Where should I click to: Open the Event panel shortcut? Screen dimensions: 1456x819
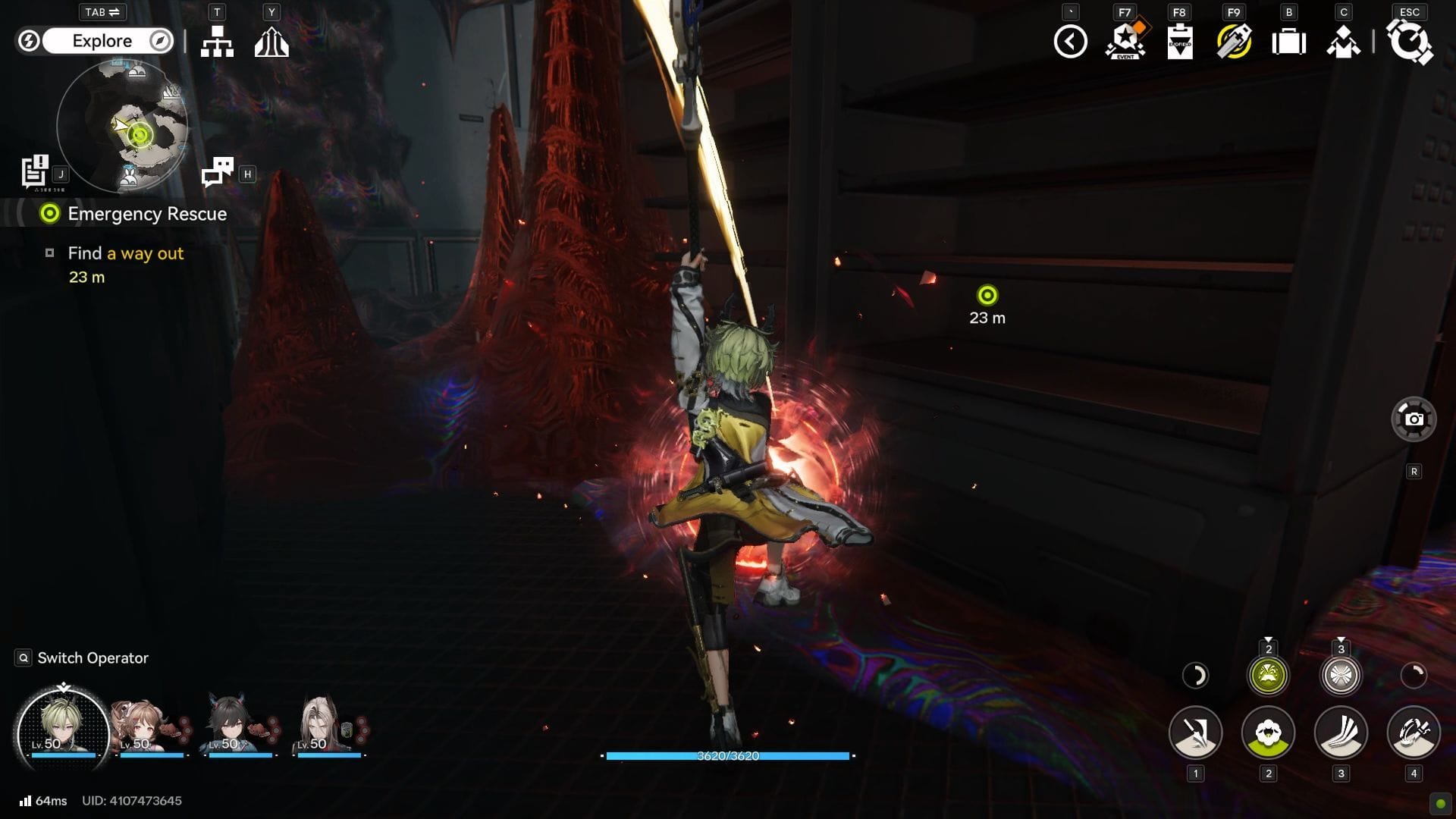point(1125,43)
